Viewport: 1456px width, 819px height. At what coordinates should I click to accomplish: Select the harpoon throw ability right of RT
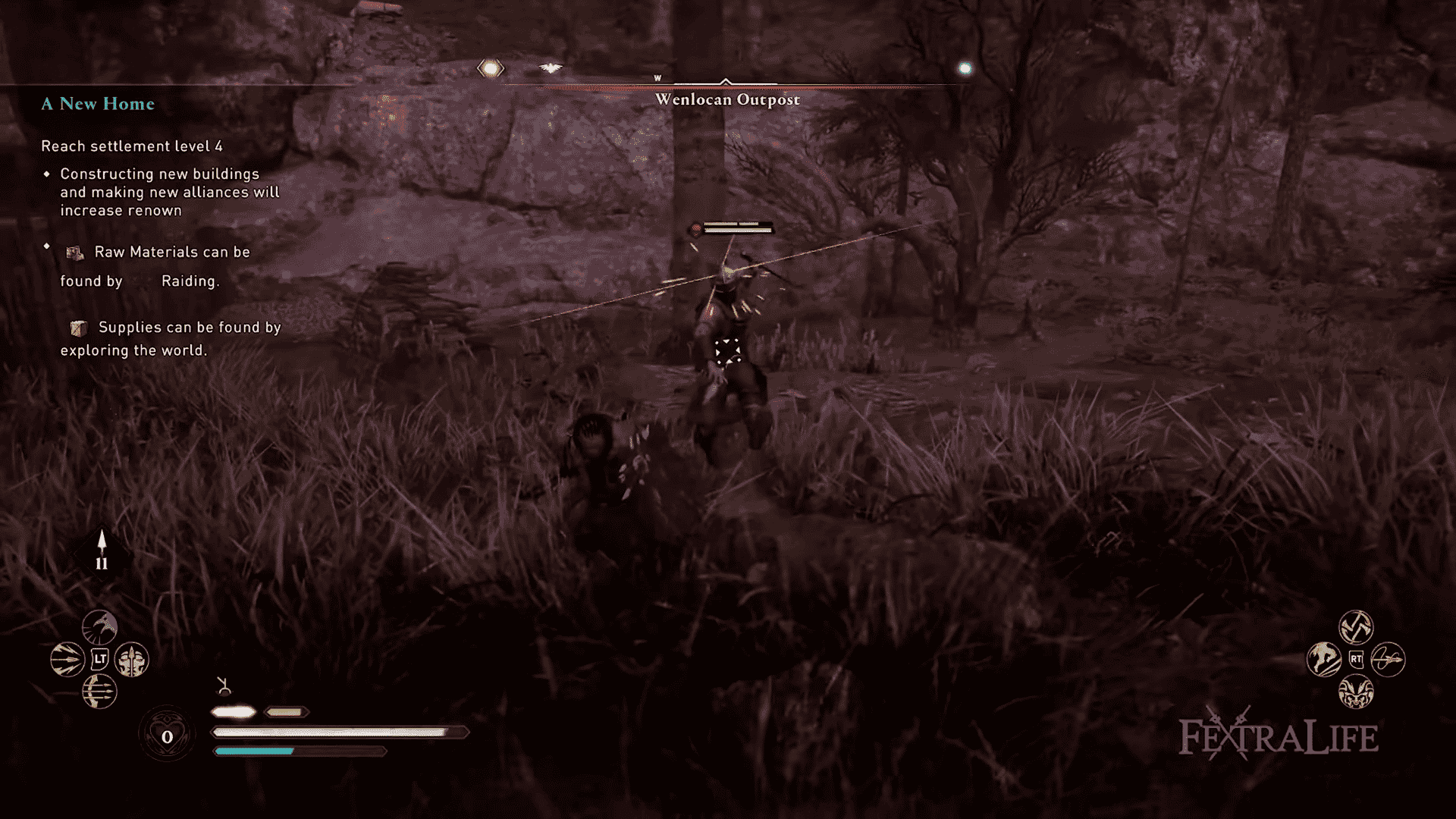tap(1387, 660)
